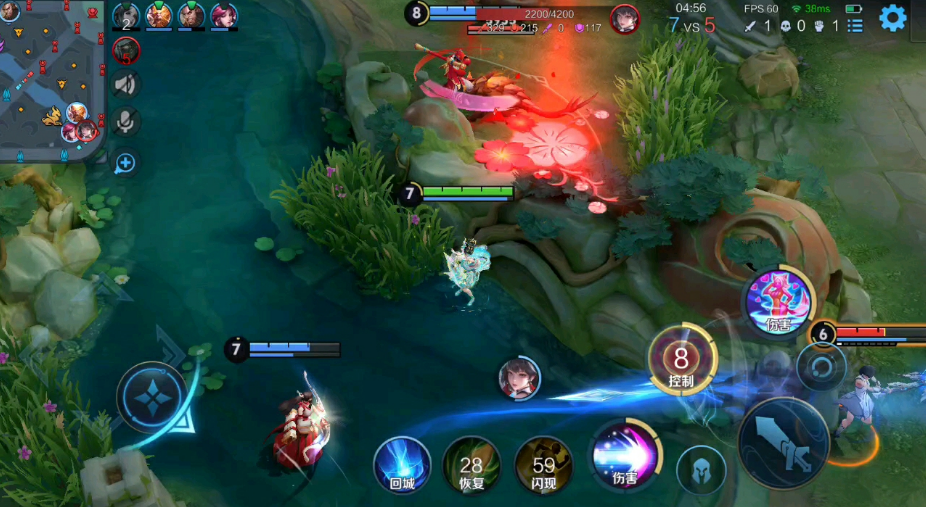Activate the 回城 recall skill

tap(402, 465)
